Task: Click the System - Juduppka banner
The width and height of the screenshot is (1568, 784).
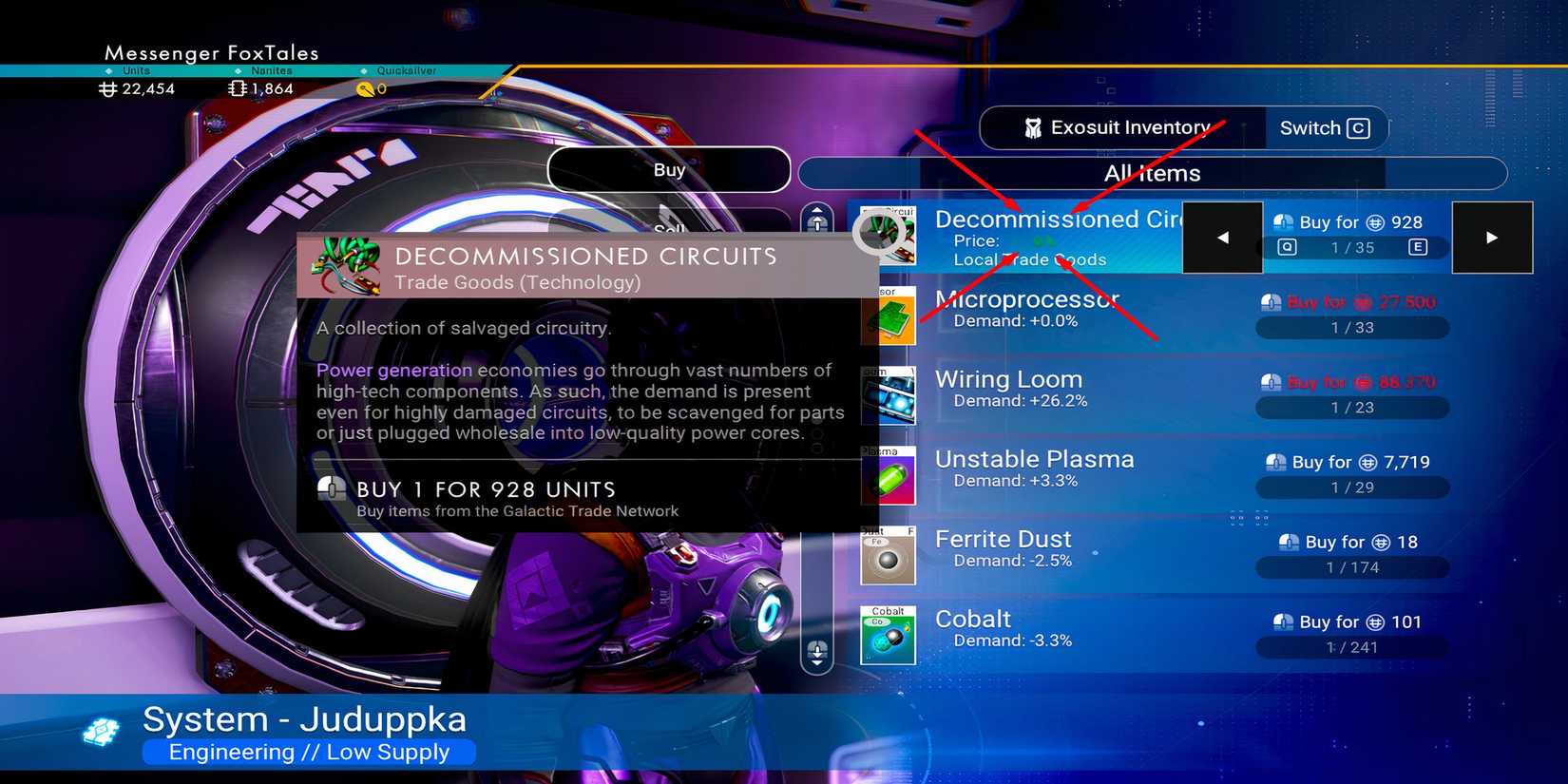Action: tap(304, 719)
